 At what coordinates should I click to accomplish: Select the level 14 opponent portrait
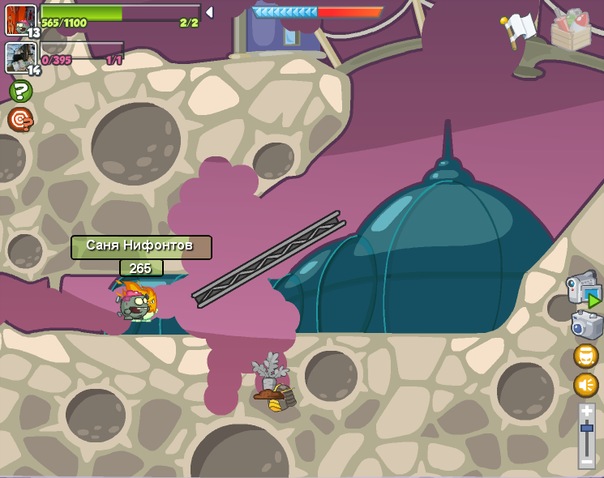[20, 57]
